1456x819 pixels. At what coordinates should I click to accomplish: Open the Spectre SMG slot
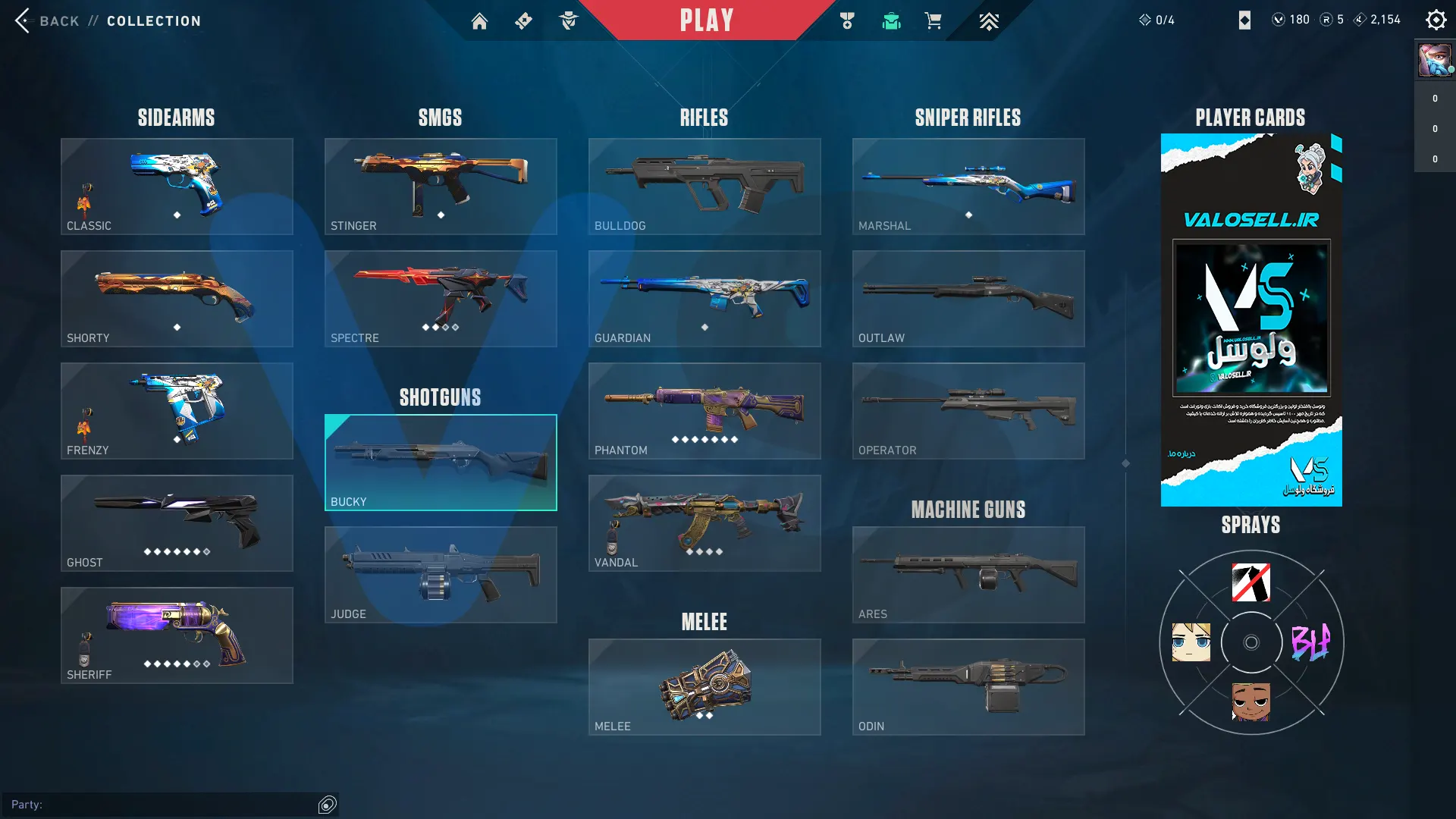click(x=441, y=299)
